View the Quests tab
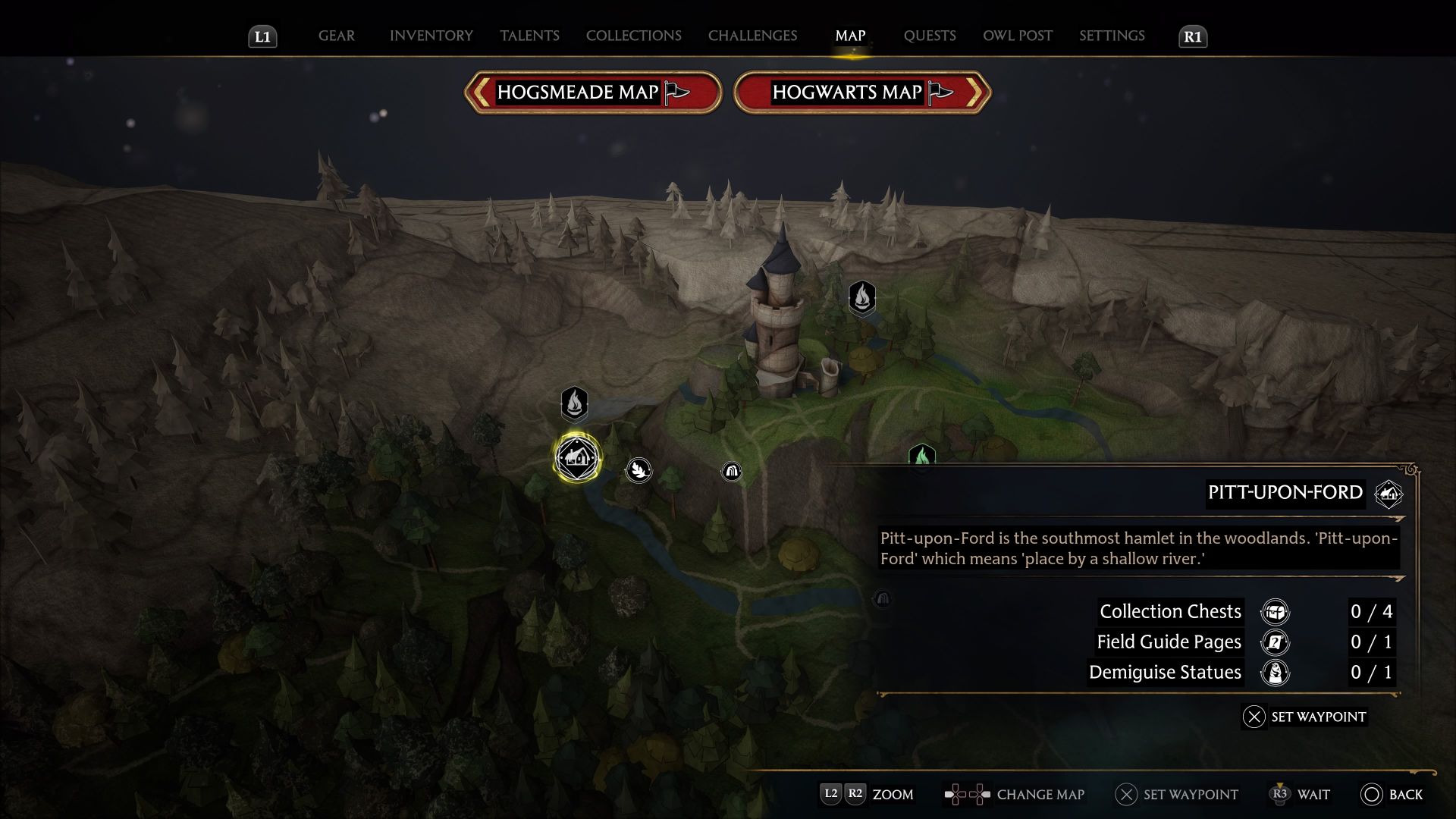Screen dimensions: 1456x819 point(929,36)
